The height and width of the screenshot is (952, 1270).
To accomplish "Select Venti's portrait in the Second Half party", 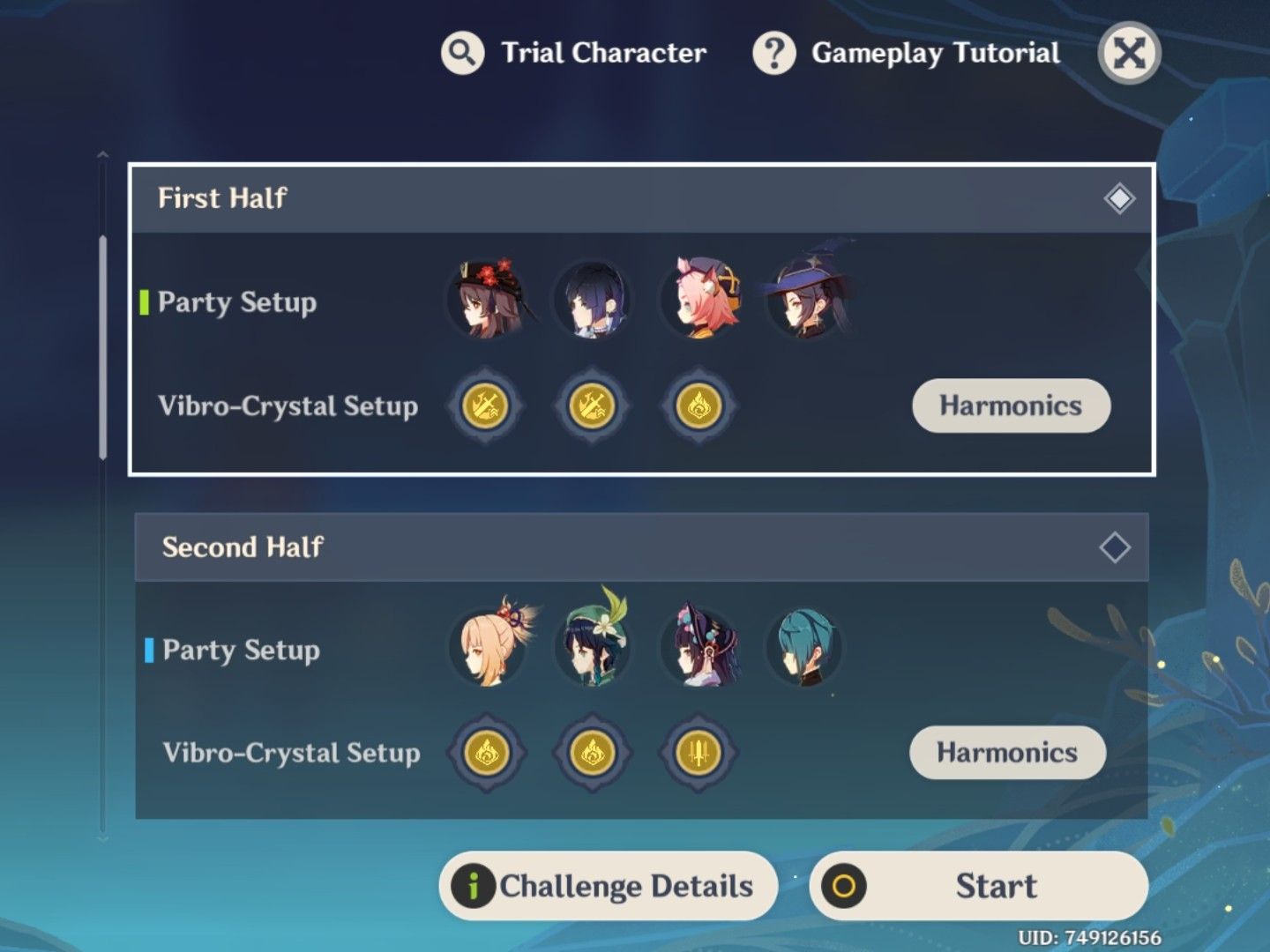I will click(x=593, y=648).
